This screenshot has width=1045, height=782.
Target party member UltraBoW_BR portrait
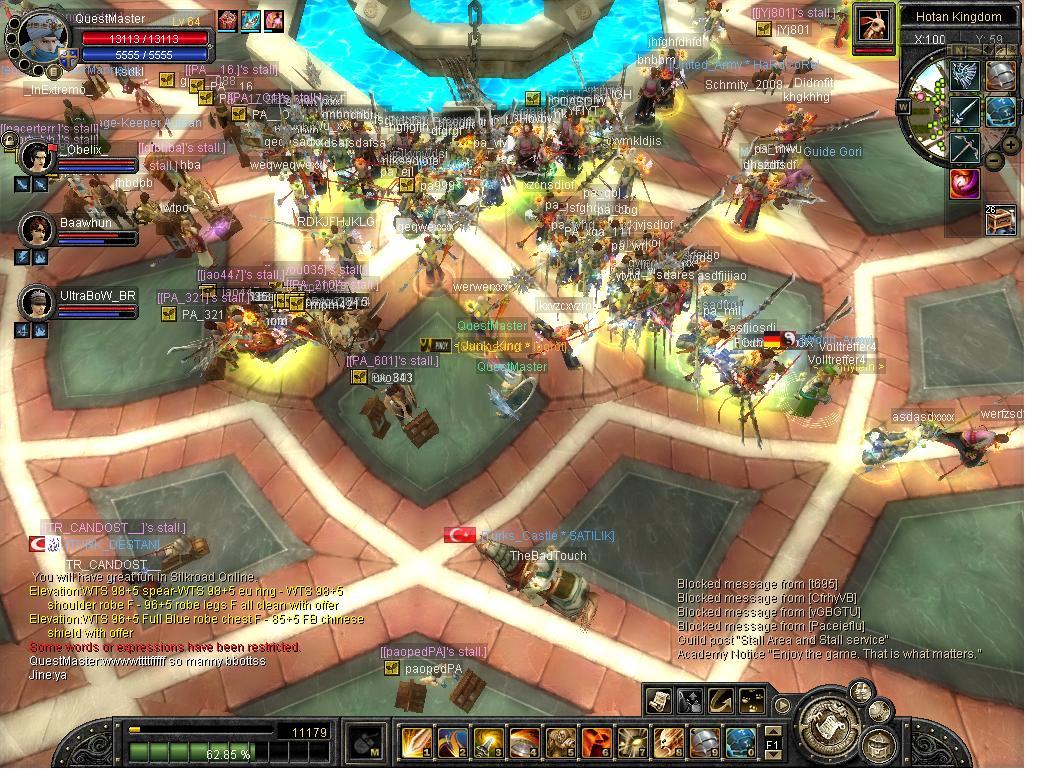click(37, 303)
